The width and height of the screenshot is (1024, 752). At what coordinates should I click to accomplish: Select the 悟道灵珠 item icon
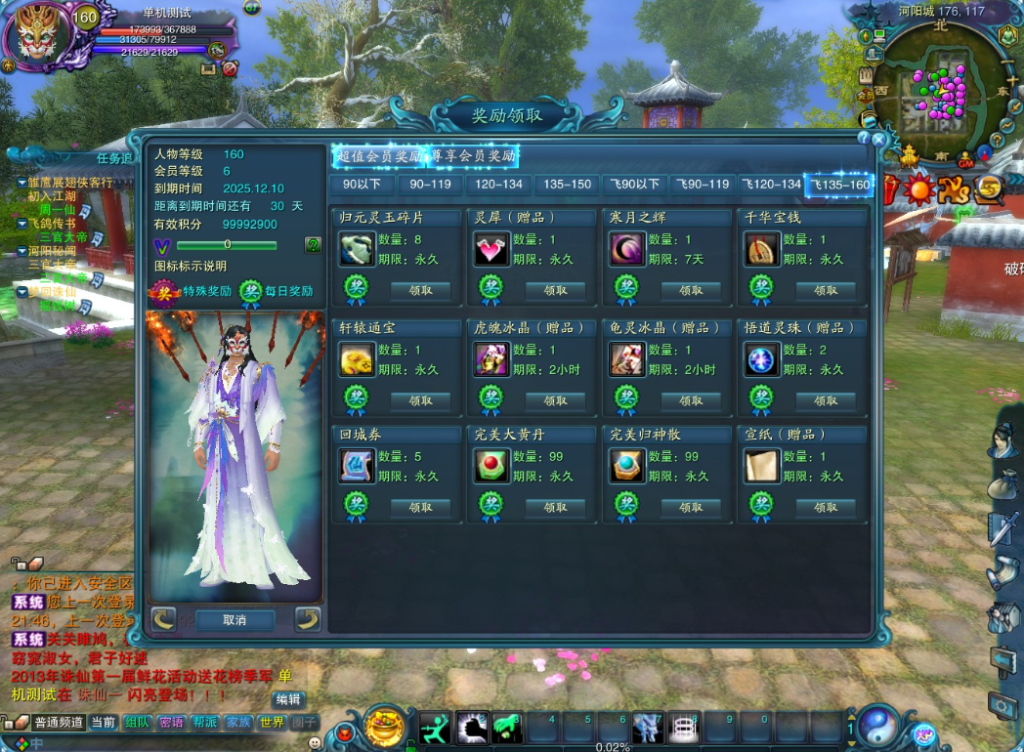pyautogui.click(x=762, y=358)
